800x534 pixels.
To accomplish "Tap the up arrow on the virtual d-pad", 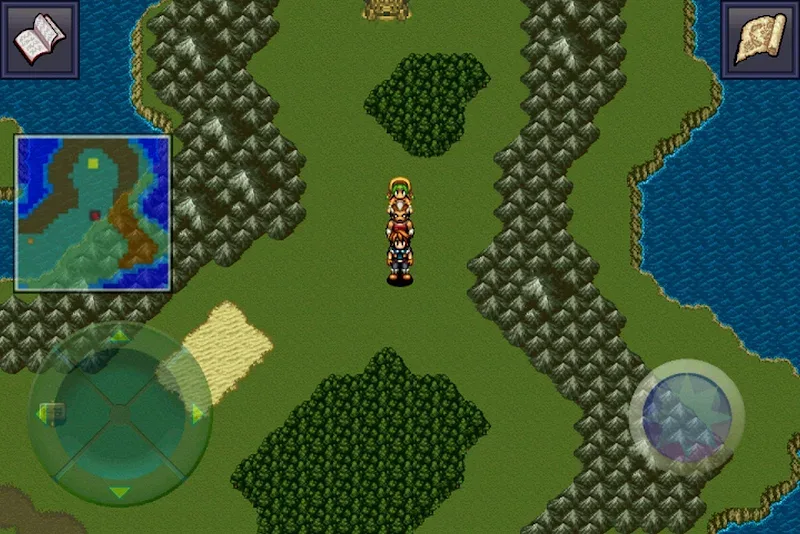I will point(119,335).
